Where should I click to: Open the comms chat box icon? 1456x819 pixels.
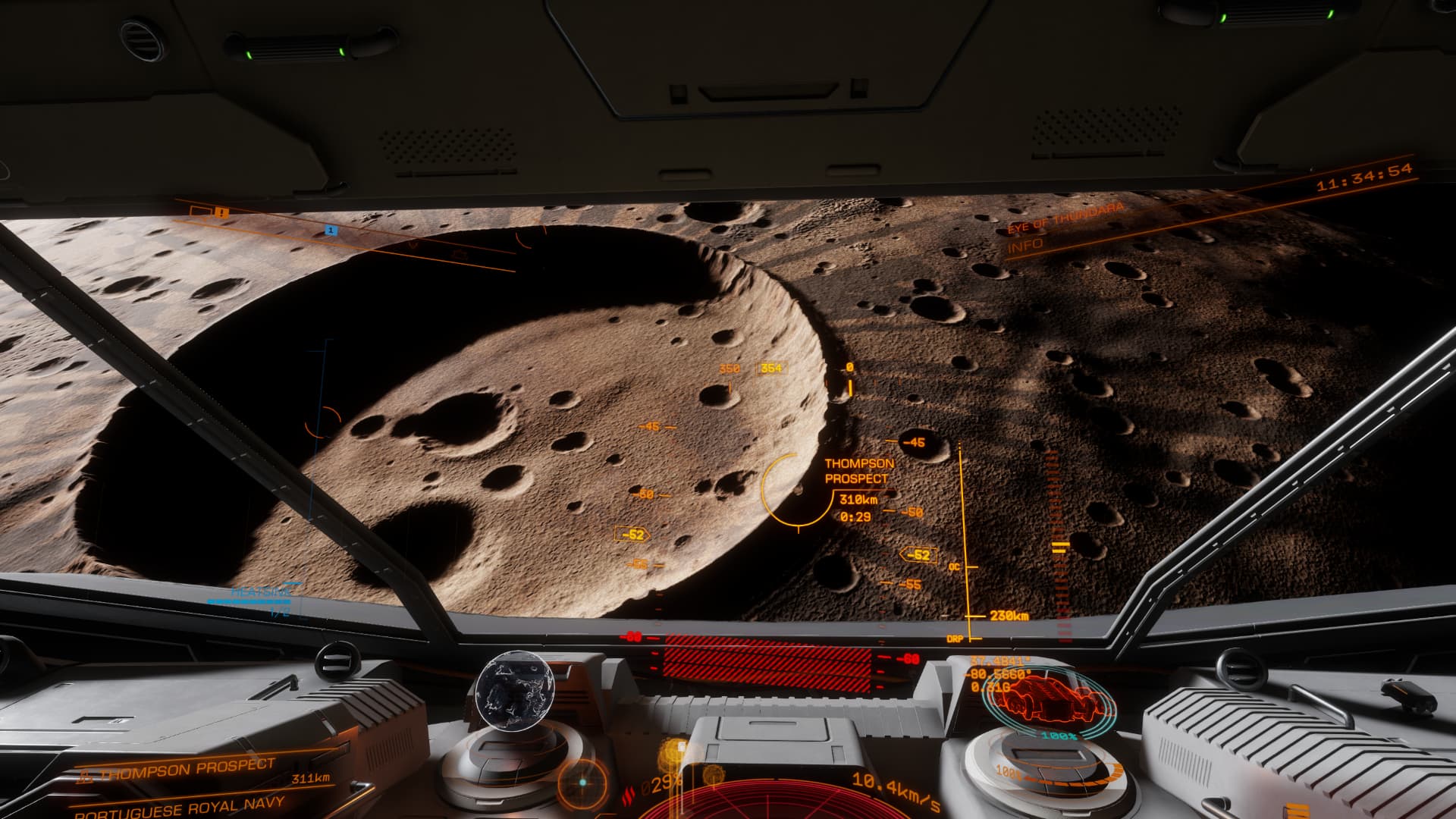click(199, 211)
